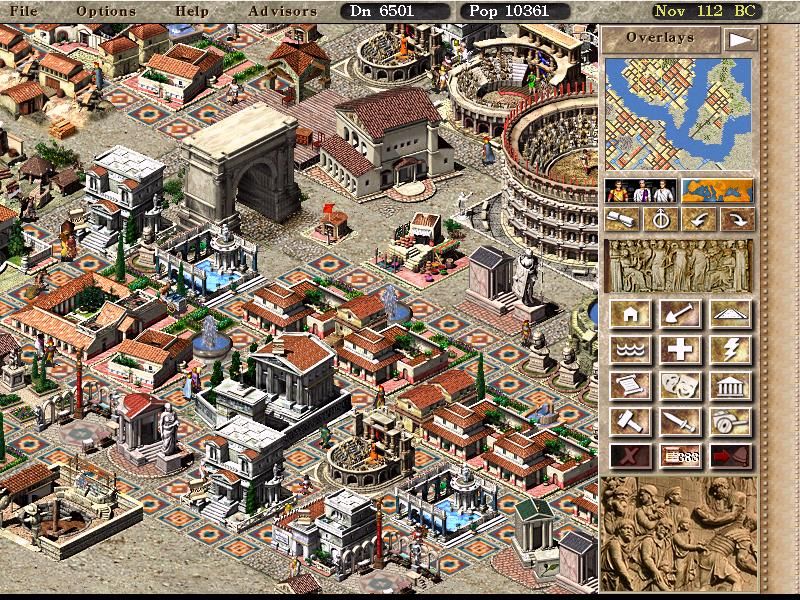Image resolution: width=800 pixels, height=600 pixels.
Task: Open the religion lightning bolt build menu
Action: pos(731,350)
